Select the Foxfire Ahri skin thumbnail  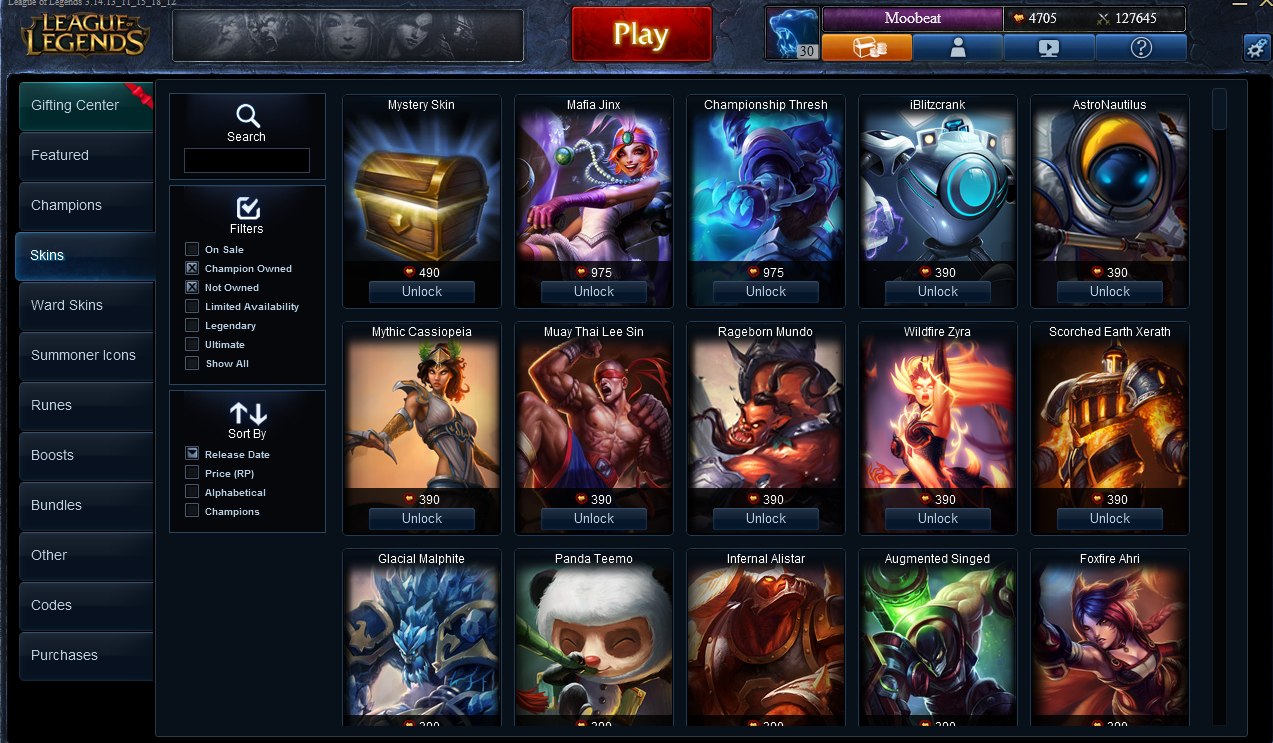1109,640
